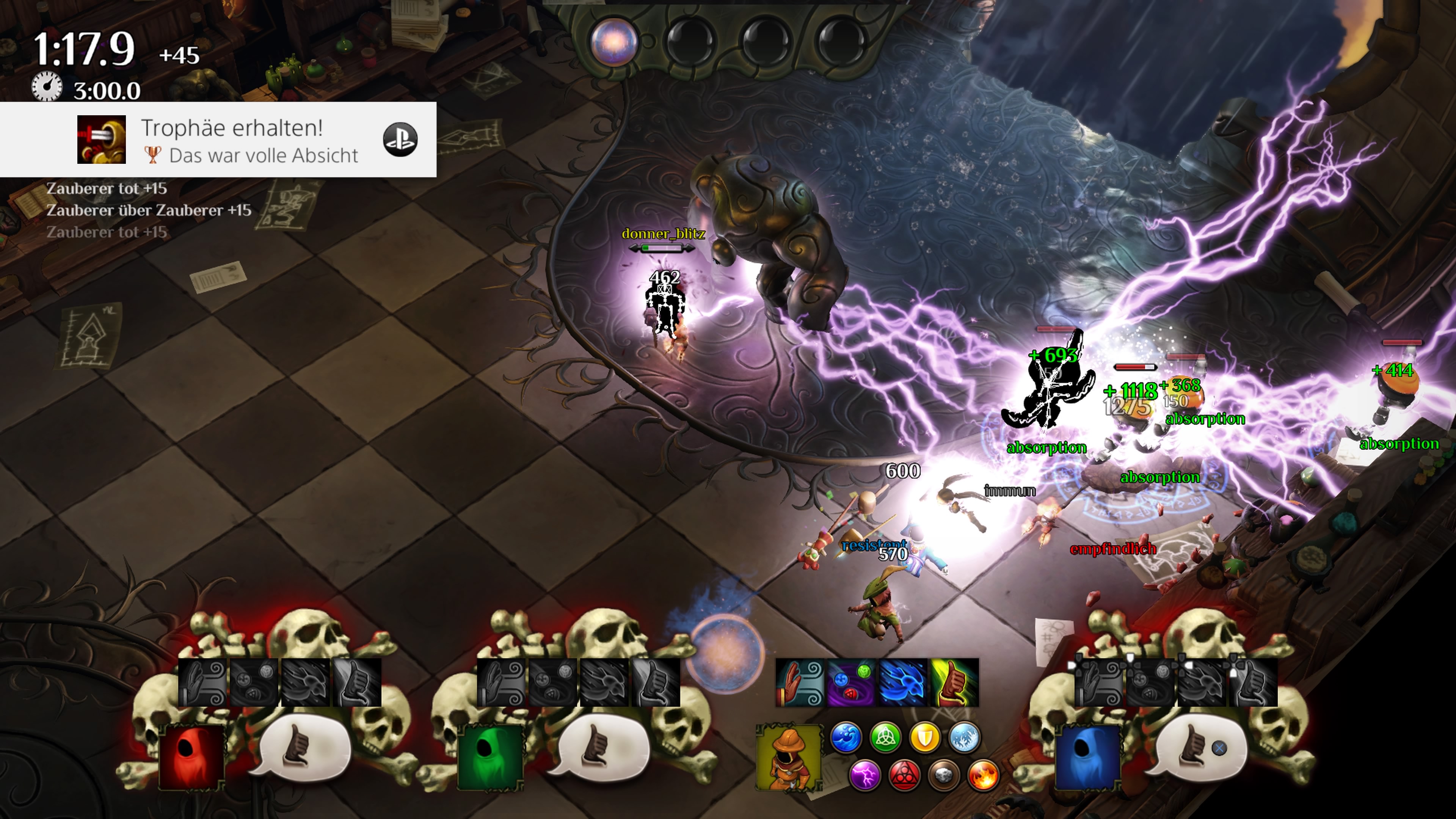Select the blue water element orb
Image resolution: width=1456 pixels, height=819 pixels.
(x=846, y=737)
